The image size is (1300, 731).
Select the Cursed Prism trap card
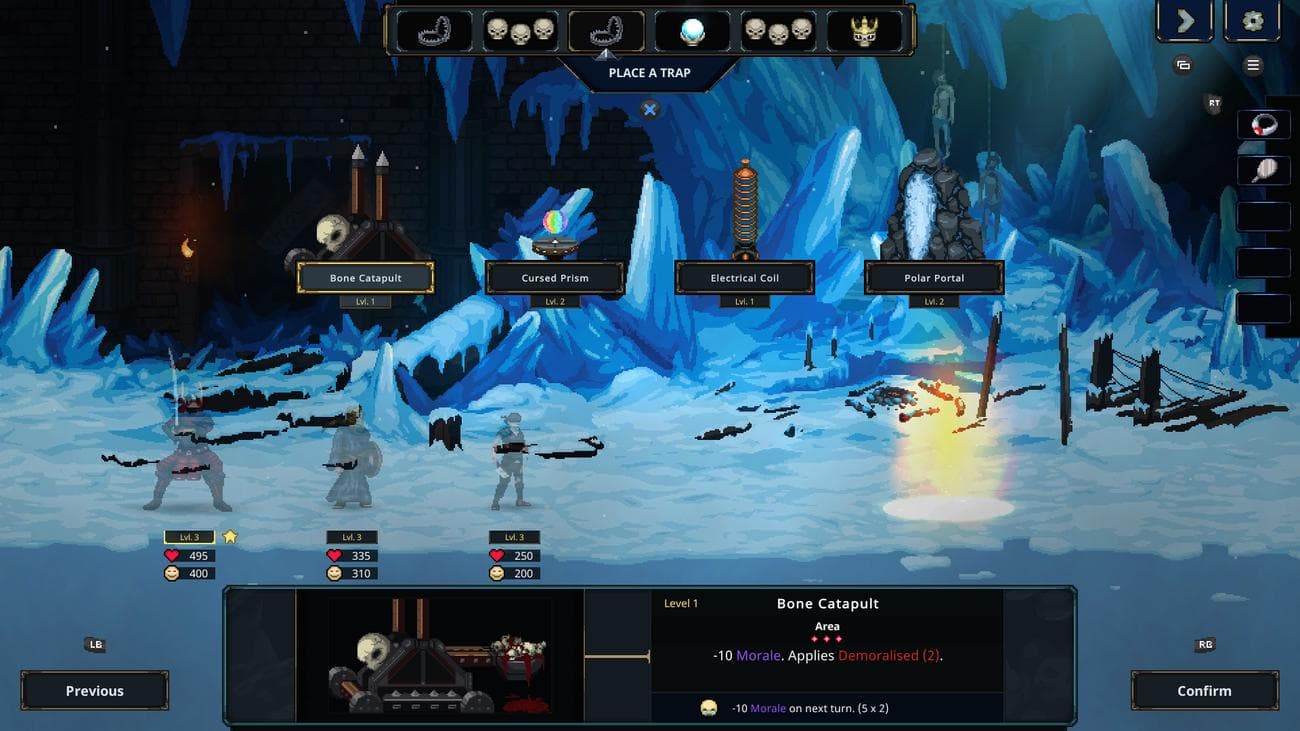[553, 278]
